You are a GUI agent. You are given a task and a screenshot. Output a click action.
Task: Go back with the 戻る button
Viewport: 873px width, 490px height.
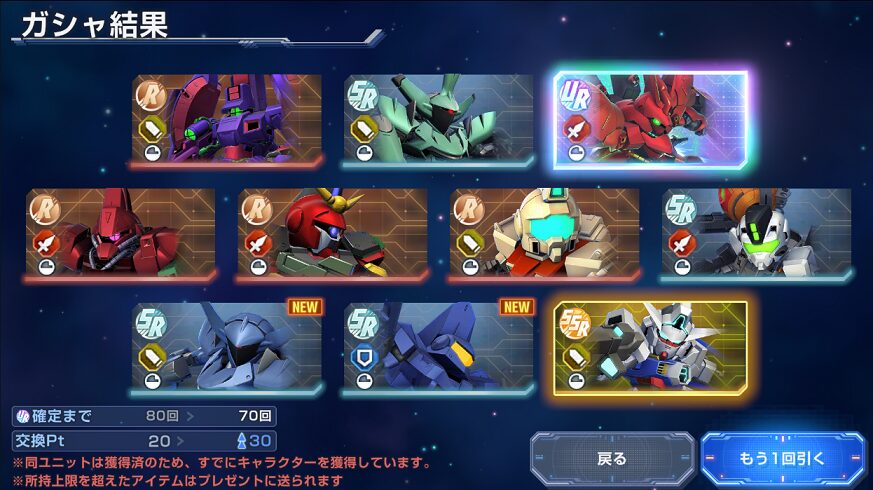point(611,459)
